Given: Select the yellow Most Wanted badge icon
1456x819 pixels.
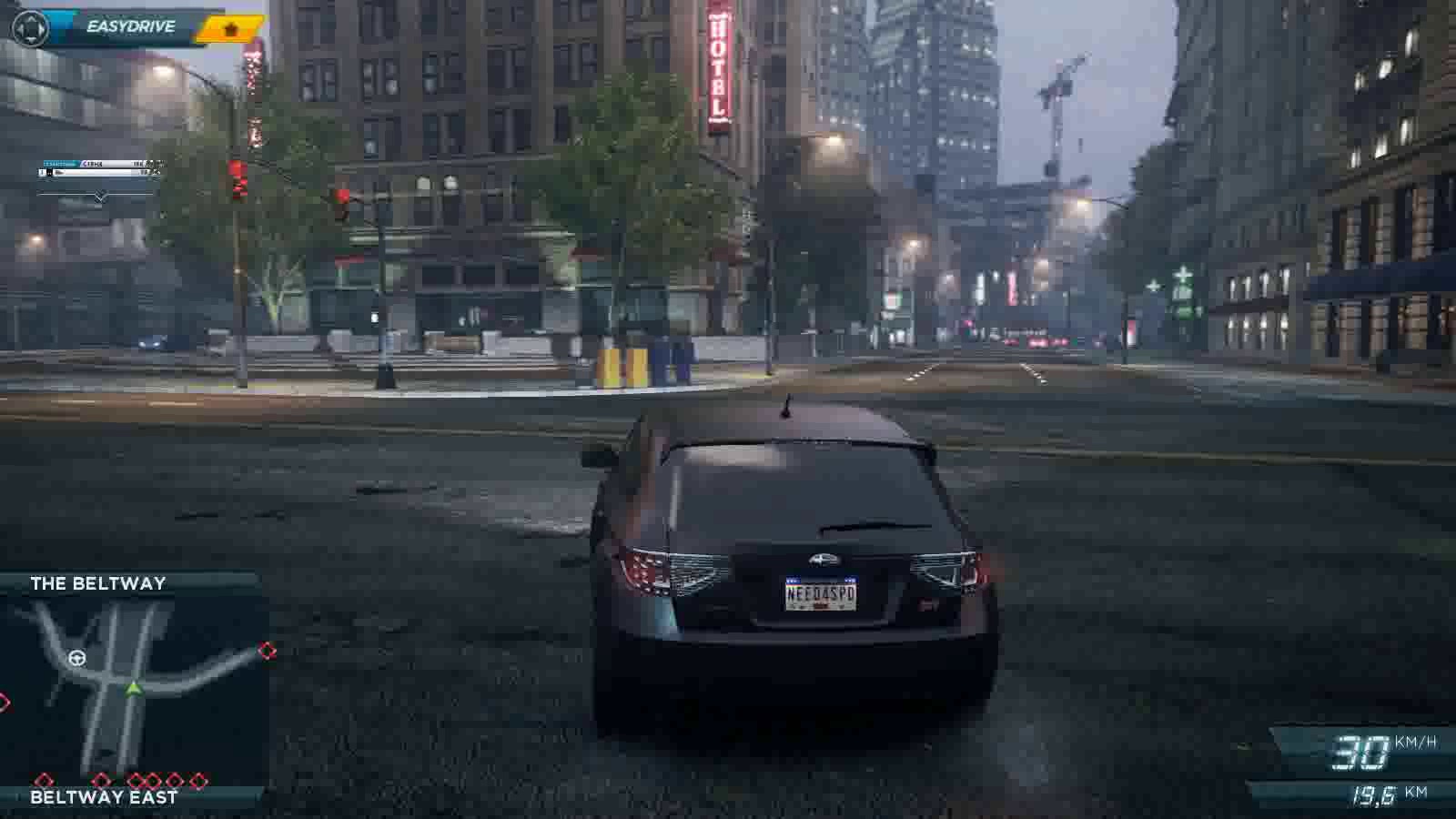Looking at the screenshot, I should point(231,29).
